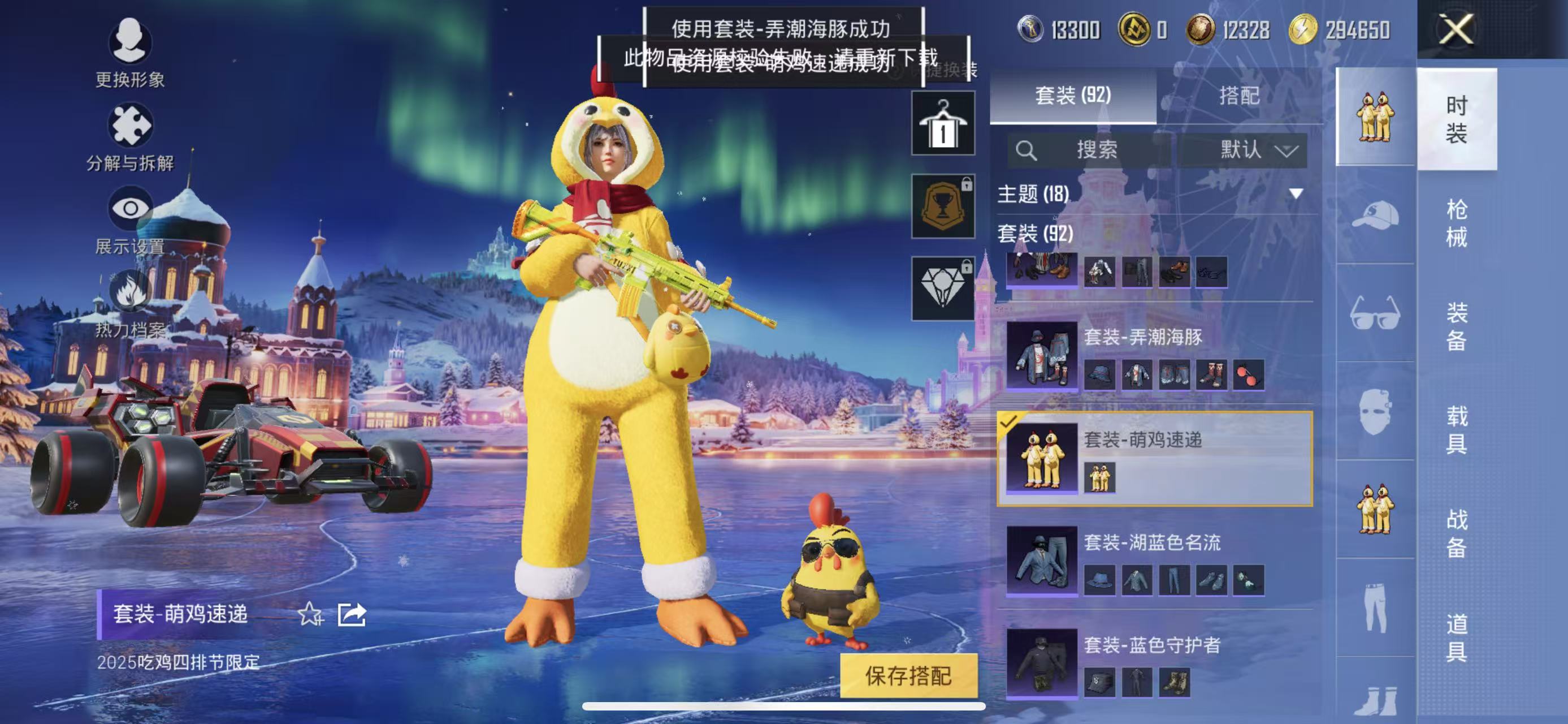Open 分解与拆解 dismantle menu

click(129, 136)
